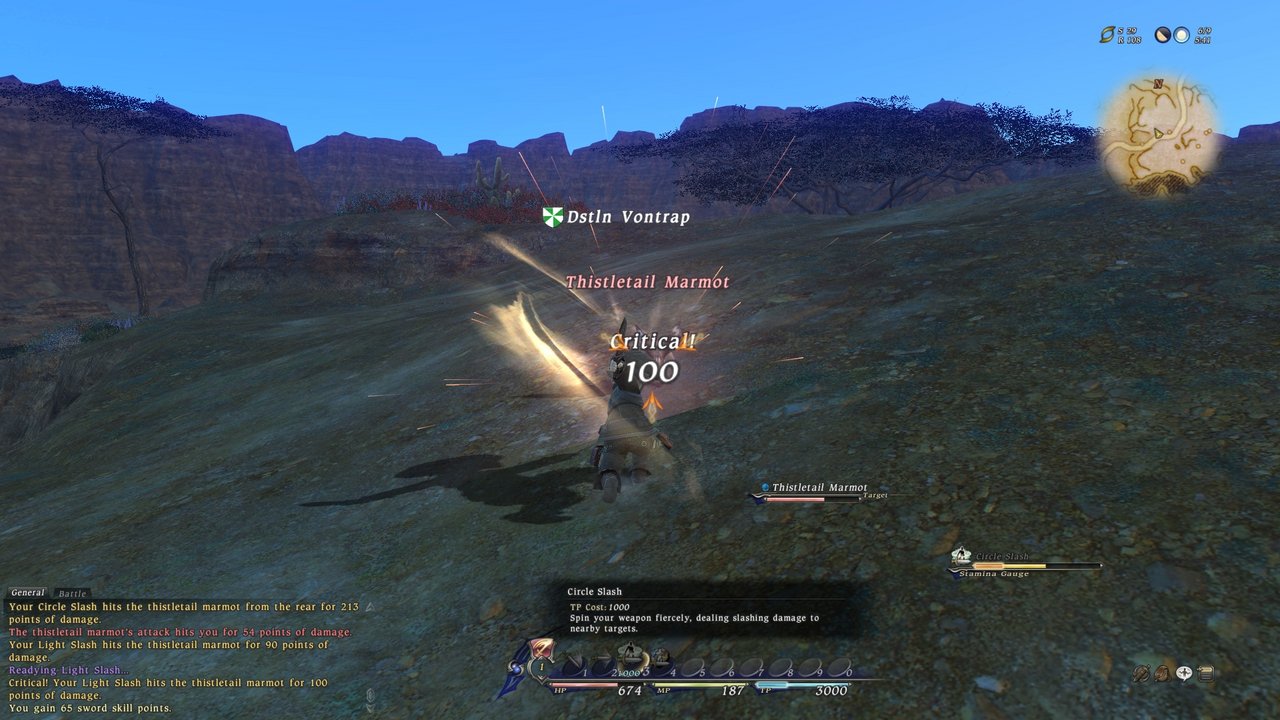
Task: Click the striped round gear icon
Action: pyautogui.click(x=1140, y=674)
